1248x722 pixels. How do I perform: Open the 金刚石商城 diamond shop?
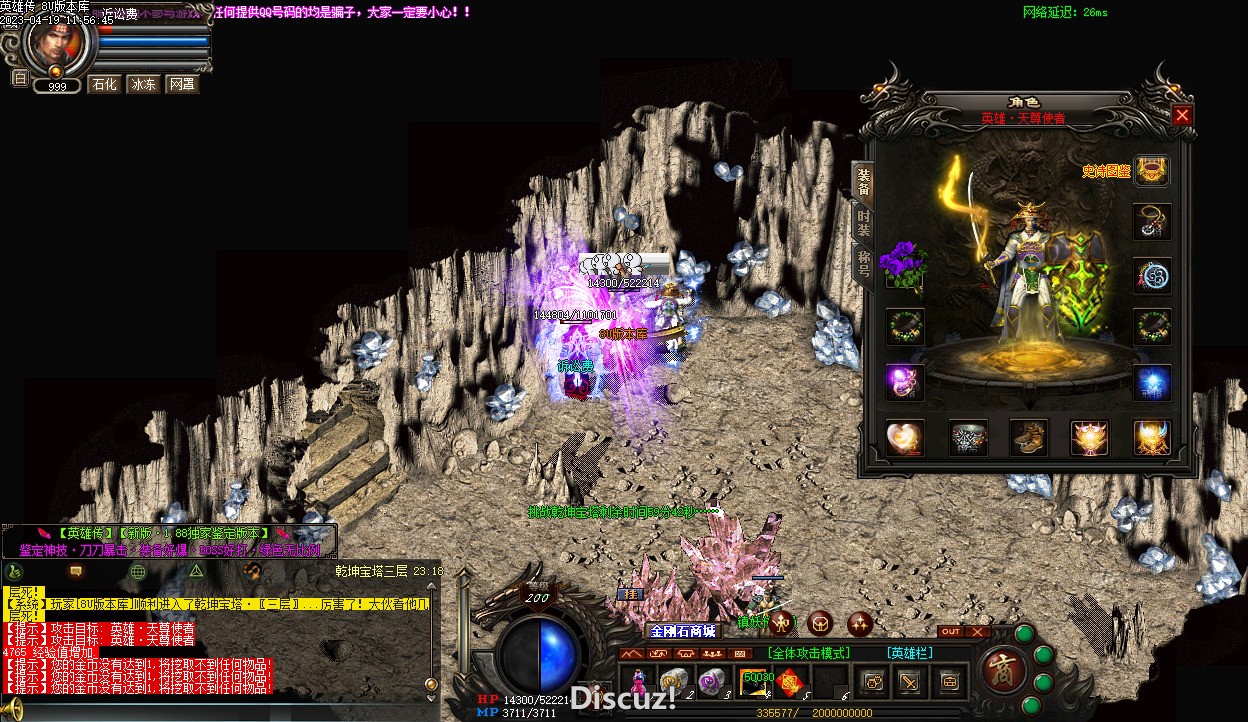683,631
